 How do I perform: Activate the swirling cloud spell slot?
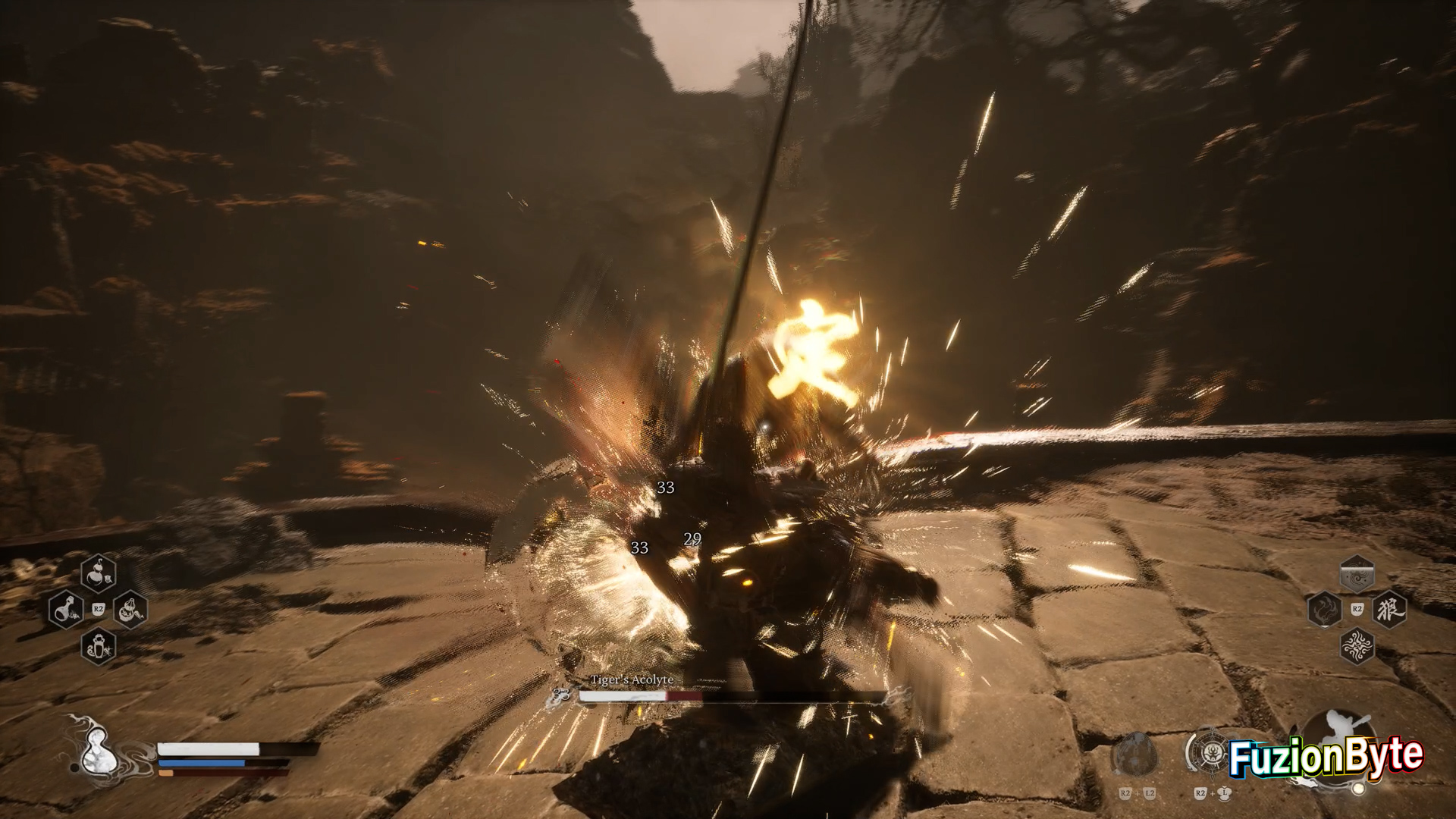(1357, 573)
